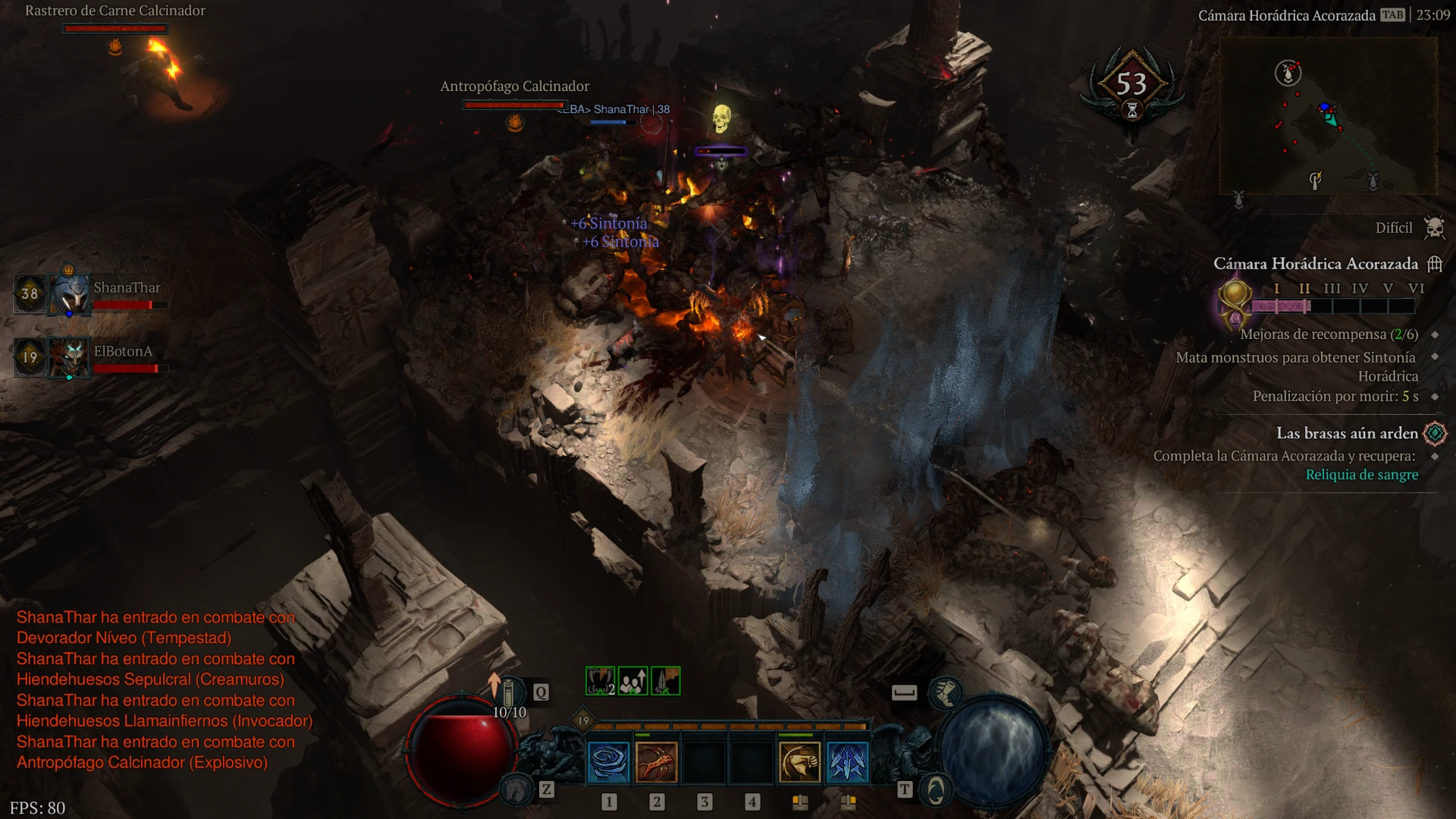This screenshot has height=819, width=1456.
Task: Open the town portal swirl icon
Action: (936, 790)
